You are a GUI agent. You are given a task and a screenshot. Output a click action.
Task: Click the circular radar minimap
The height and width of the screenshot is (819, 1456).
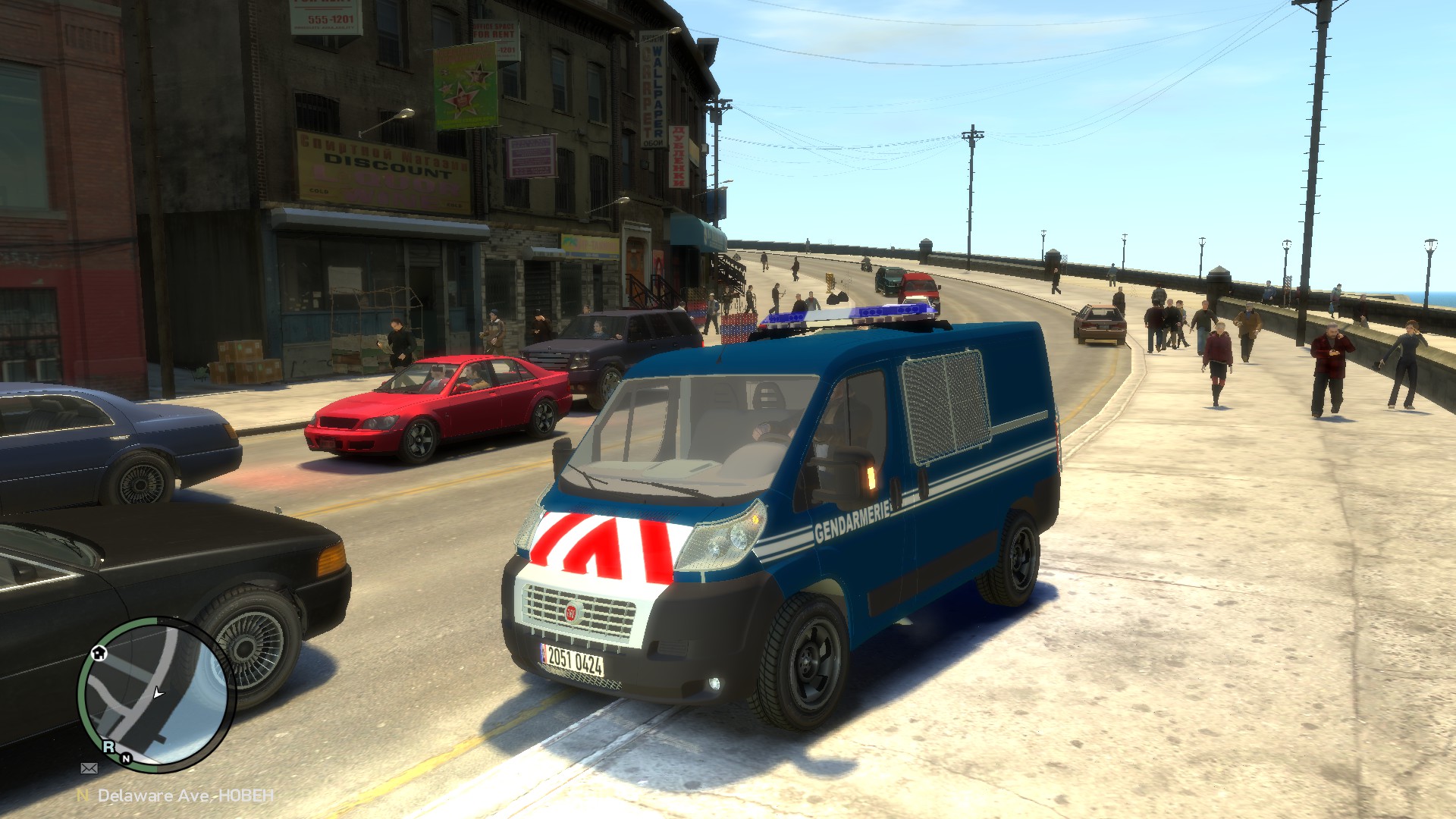[x=156, y=694]
